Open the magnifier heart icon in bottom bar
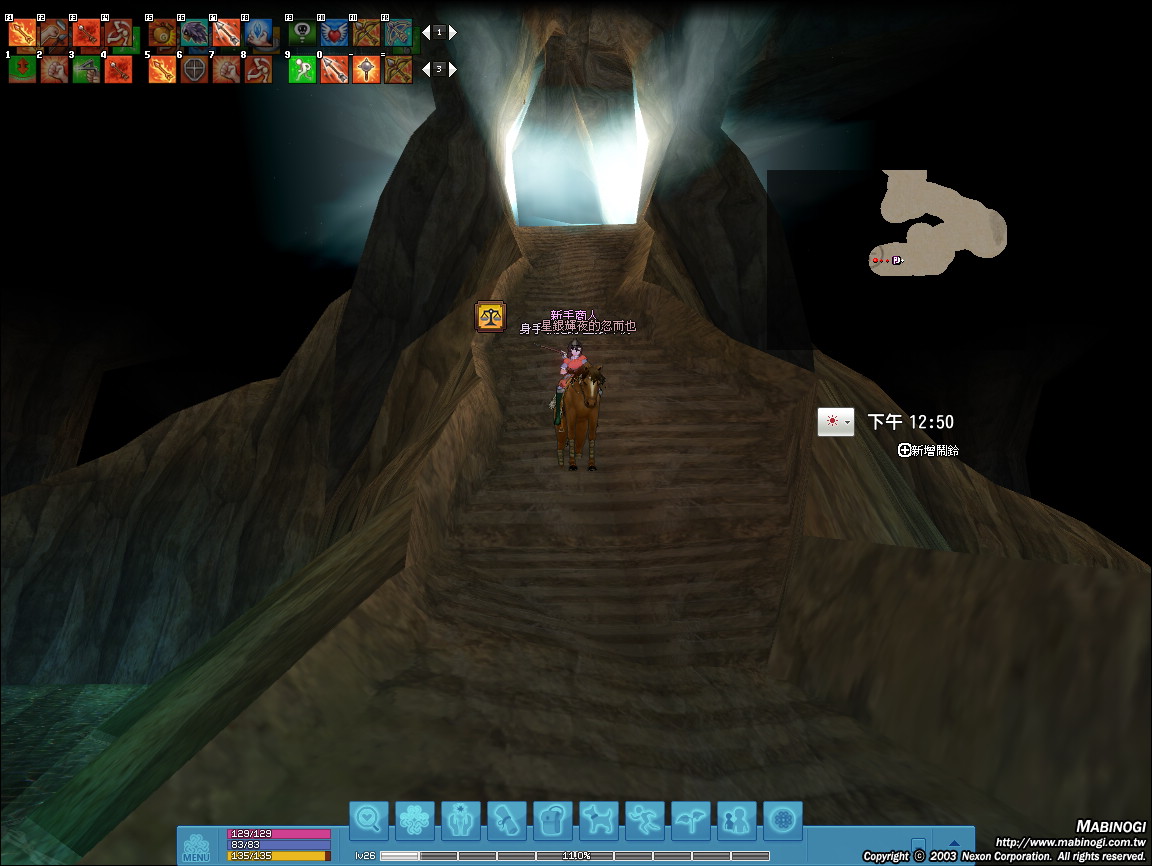The image size is (1152, 866). (369, 820)
